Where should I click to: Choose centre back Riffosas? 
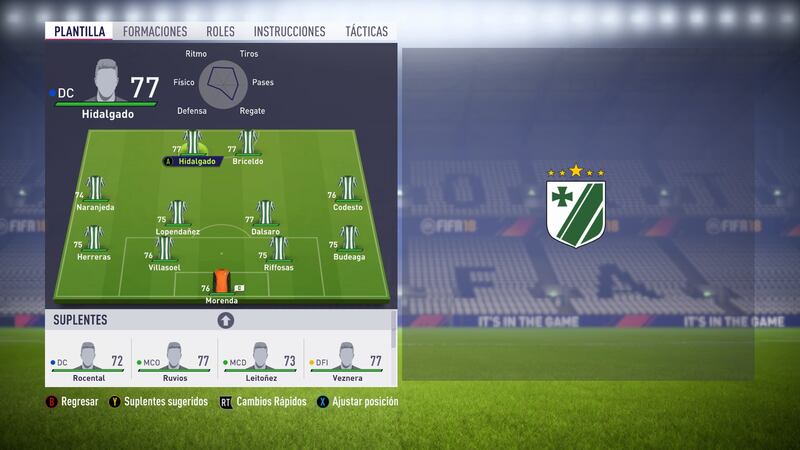pyautogui.click(x=278, y=251)
